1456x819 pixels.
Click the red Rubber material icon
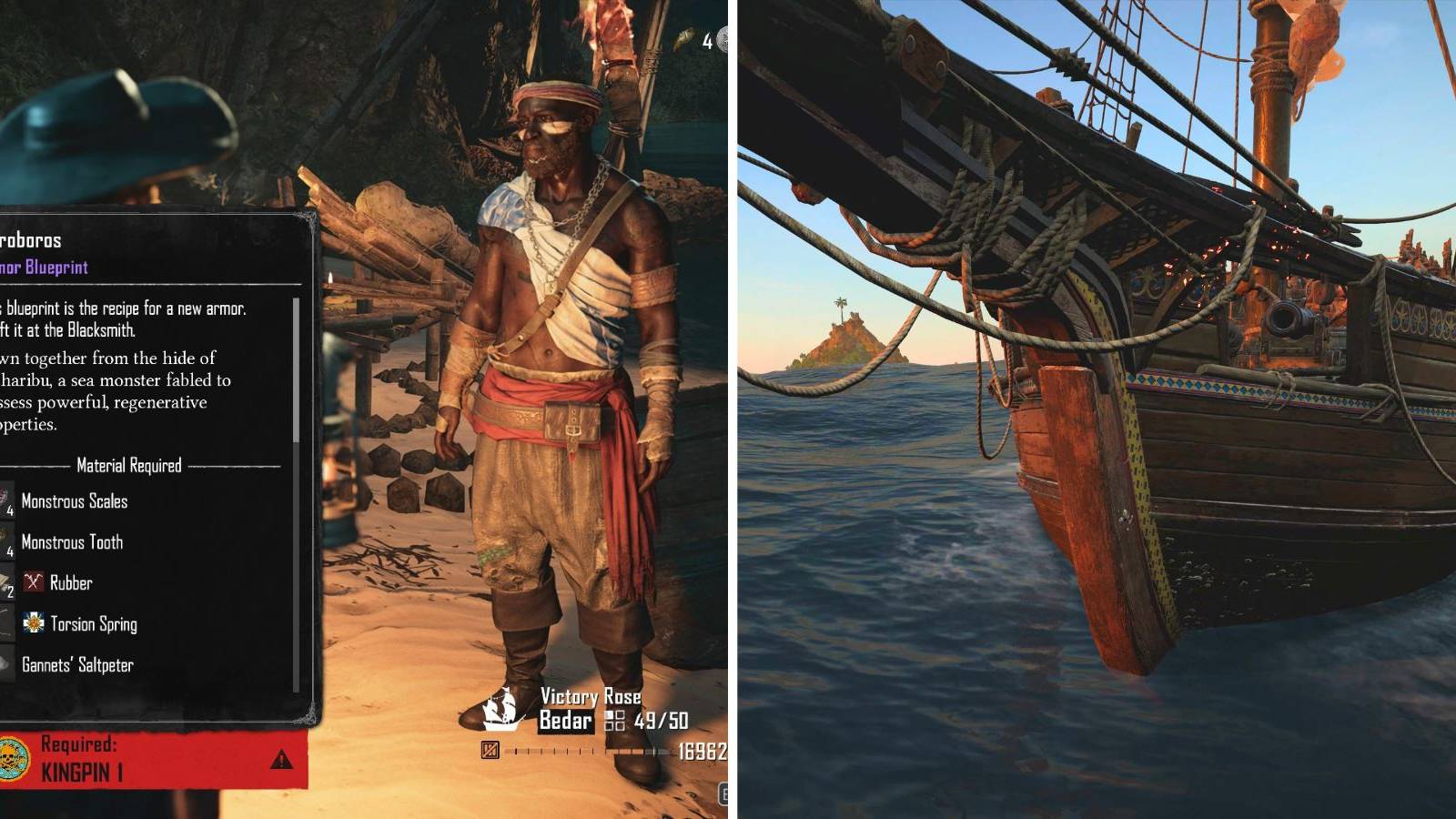pyautogui.click(x=33, y=582)
